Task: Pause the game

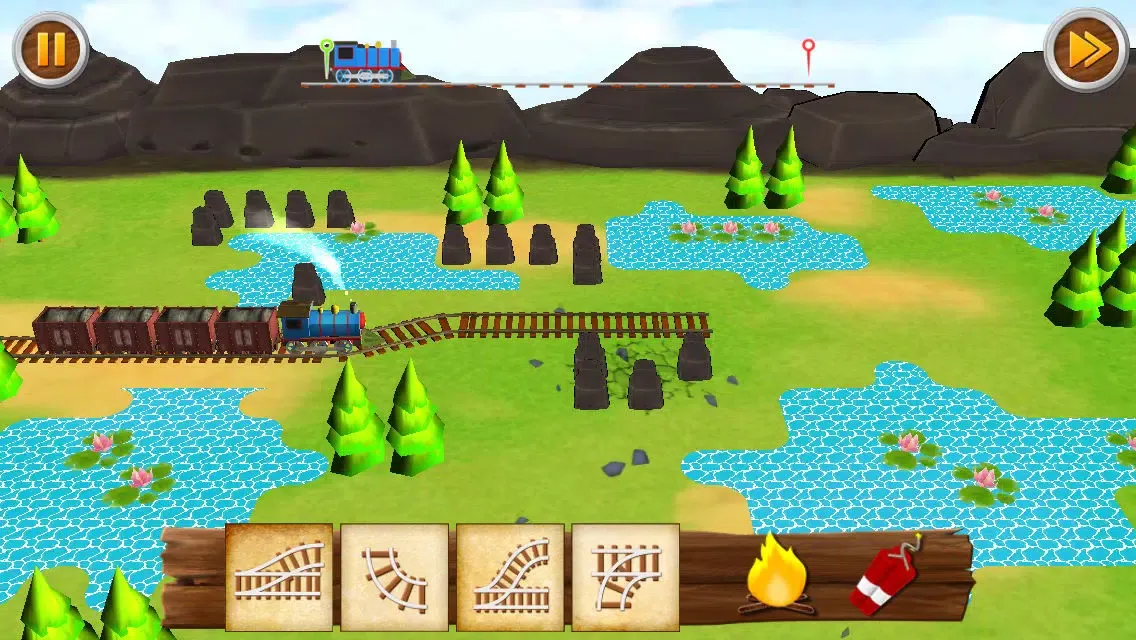Action: 50,49
